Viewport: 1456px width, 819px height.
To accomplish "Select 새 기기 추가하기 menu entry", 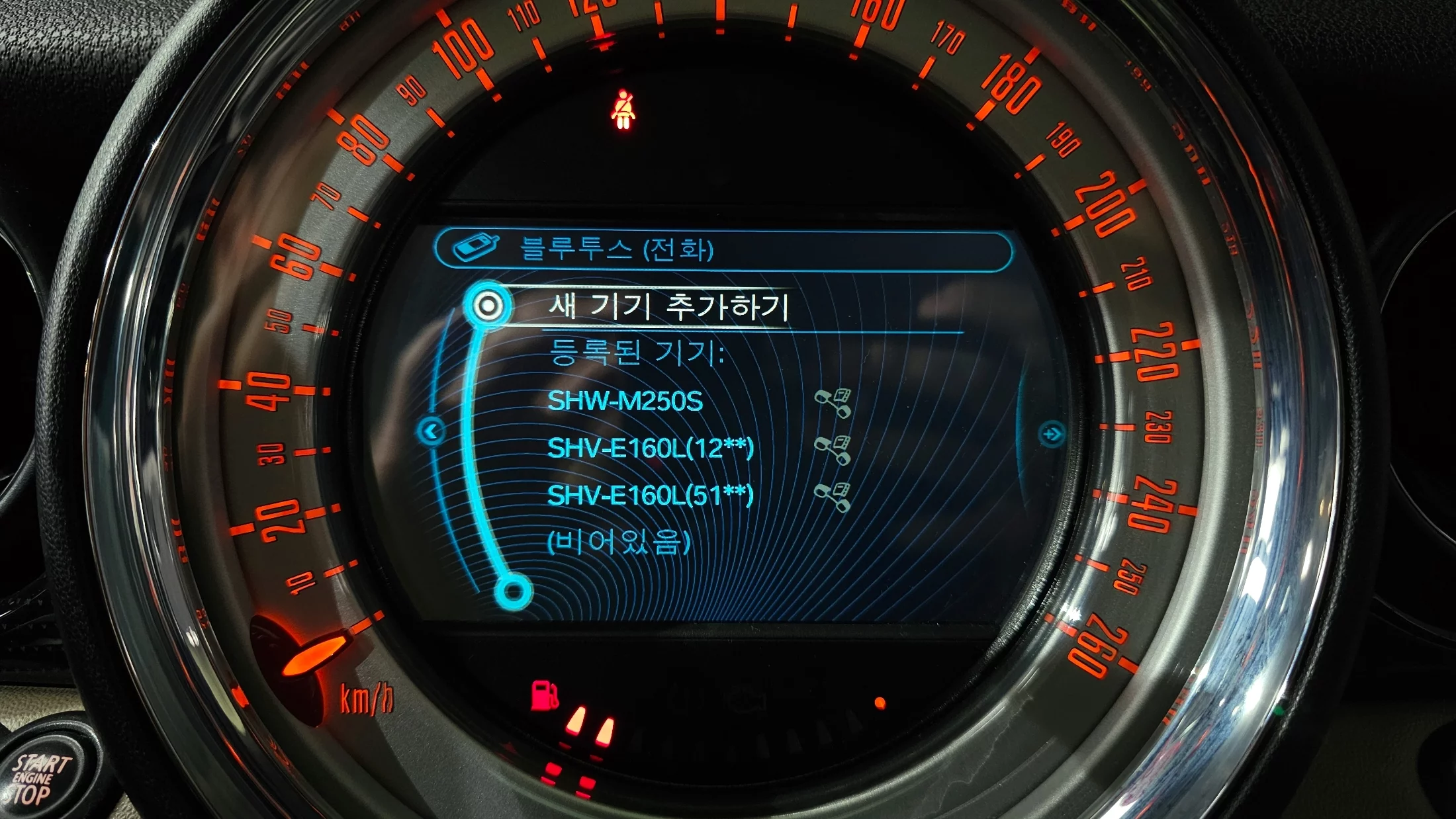I will click(x=667, y=307).
